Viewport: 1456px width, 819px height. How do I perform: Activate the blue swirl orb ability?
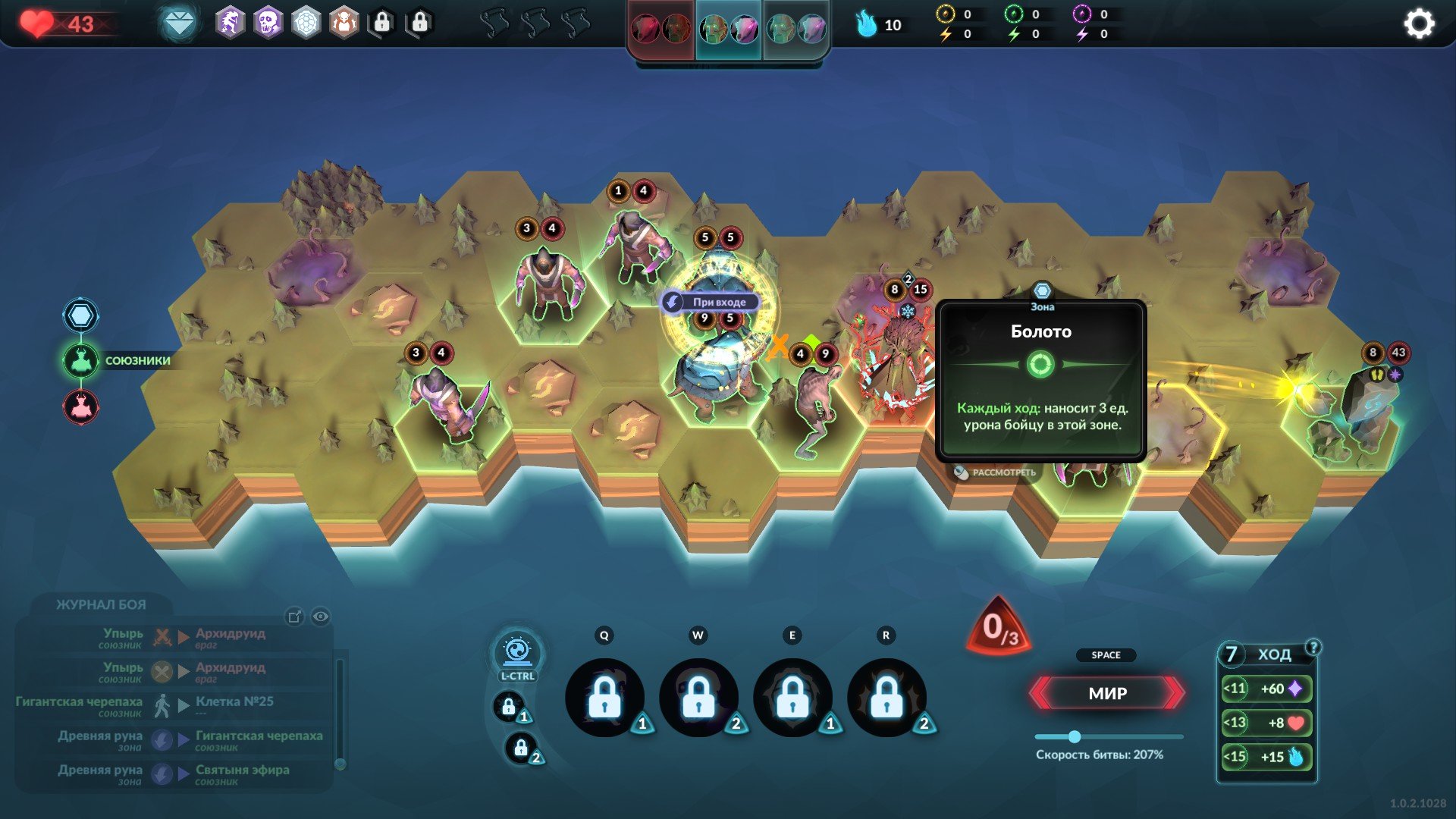[x=517, y=651]
